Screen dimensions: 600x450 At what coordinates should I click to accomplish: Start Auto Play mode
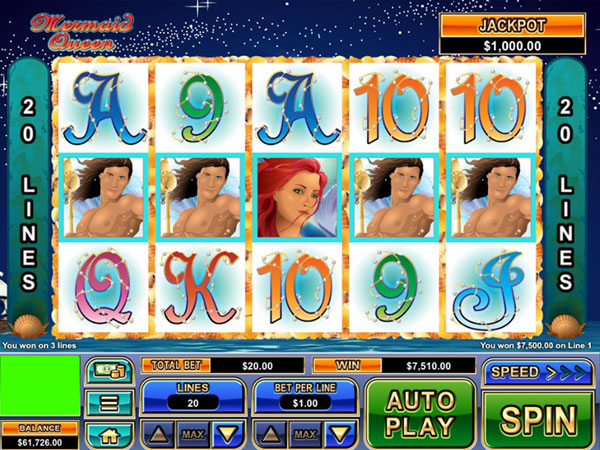(x=420, y=414)
